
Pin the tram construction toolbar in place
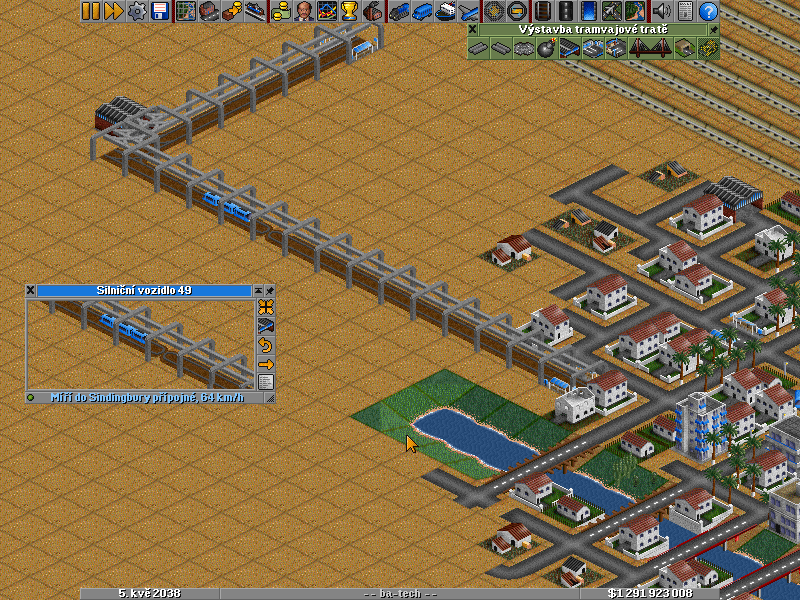(x=714, y=30)
